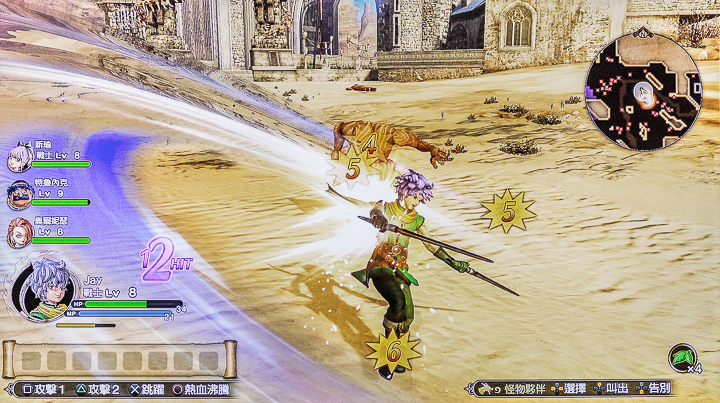The height and width of the screenshot is (403, 720).
Task: Select Jay's large character portrait
Action: 38,289
